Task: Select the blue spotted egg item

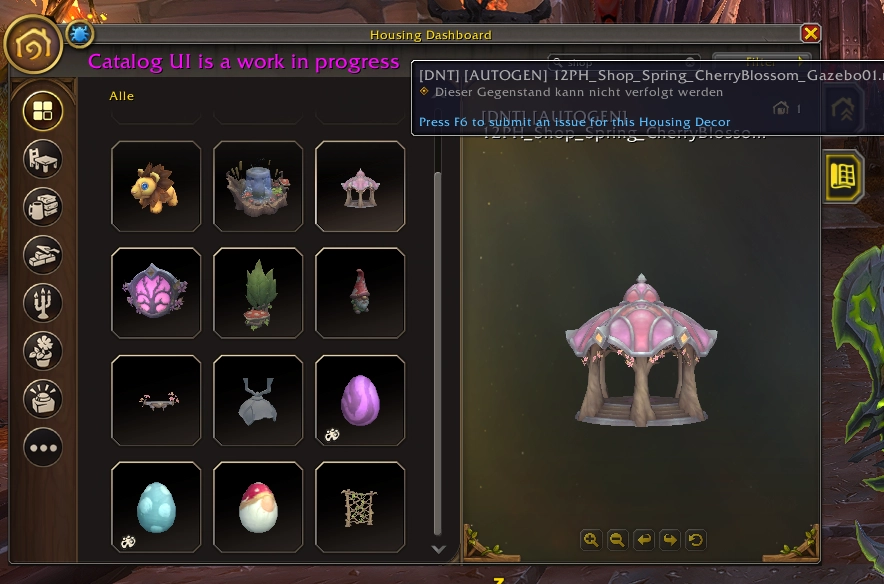Action: 156,507
